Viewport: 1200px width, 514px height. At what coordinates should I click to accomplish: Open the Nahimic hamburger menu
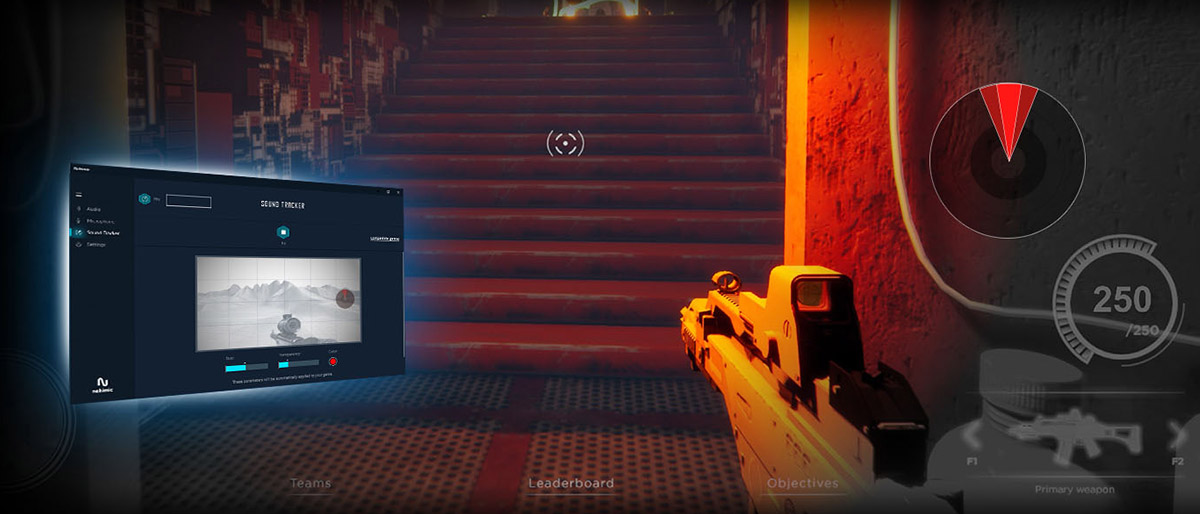[79, 193]
